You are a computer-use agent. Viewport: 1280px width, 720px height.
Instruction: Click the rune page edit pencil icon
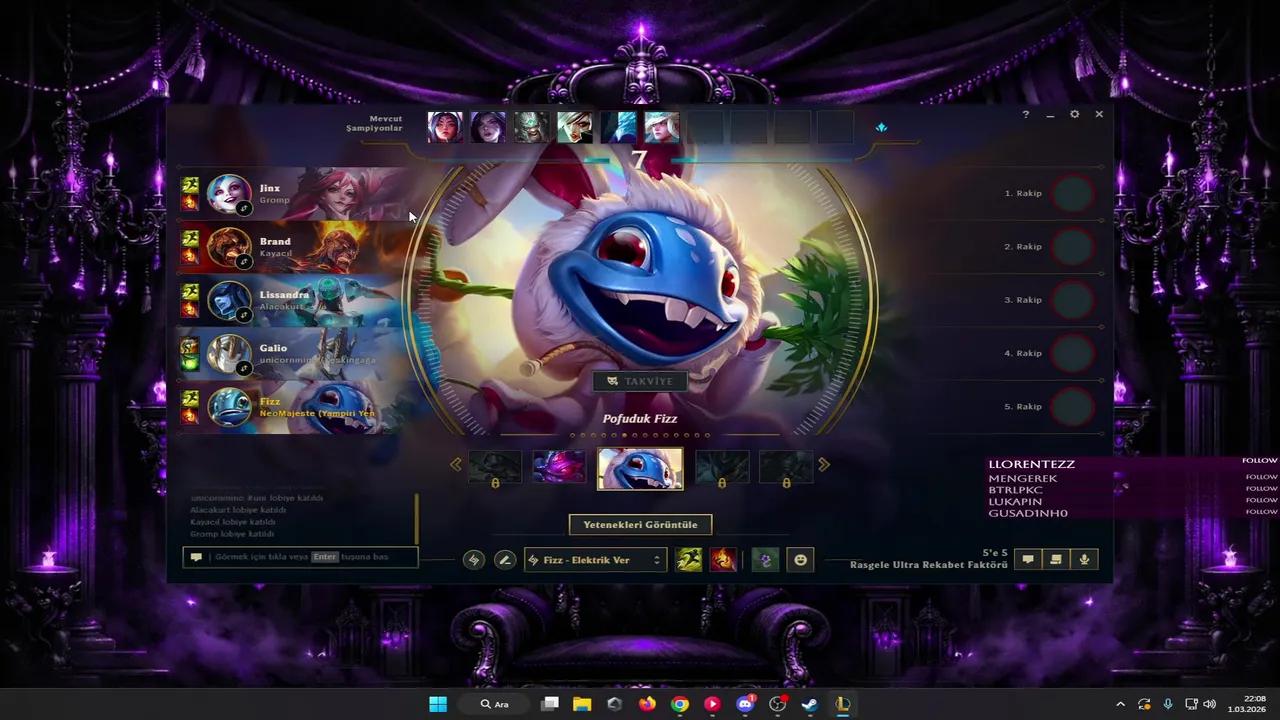coord(504,560)
